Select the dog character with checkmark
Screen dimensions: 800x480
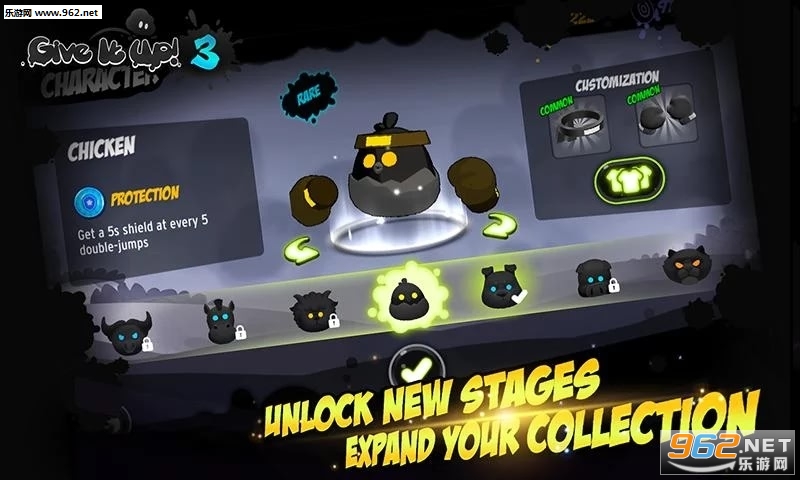coord(501,287)
